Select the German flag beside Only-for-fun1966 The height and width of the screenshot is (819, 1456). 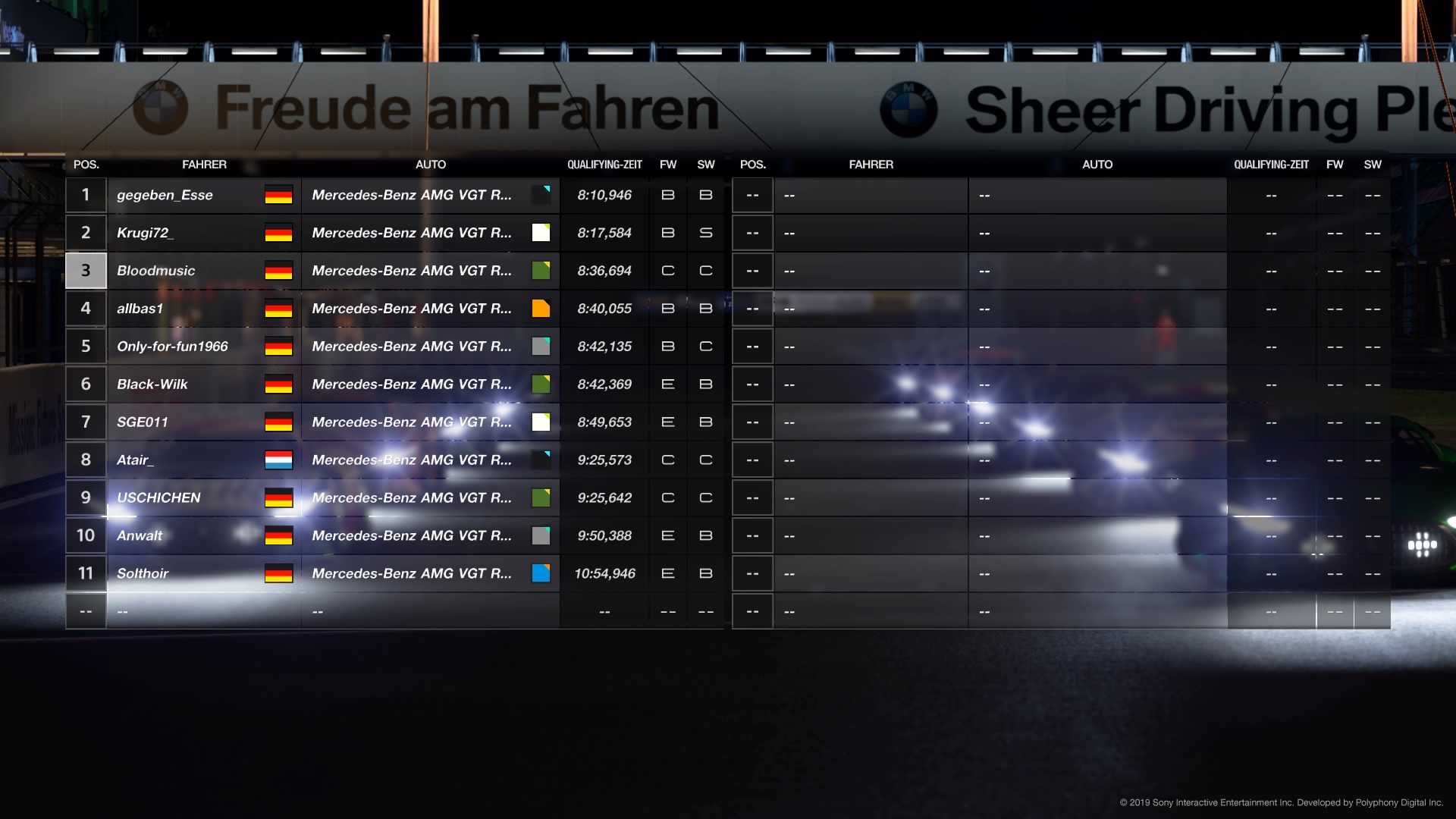click(x=278, y=346)
